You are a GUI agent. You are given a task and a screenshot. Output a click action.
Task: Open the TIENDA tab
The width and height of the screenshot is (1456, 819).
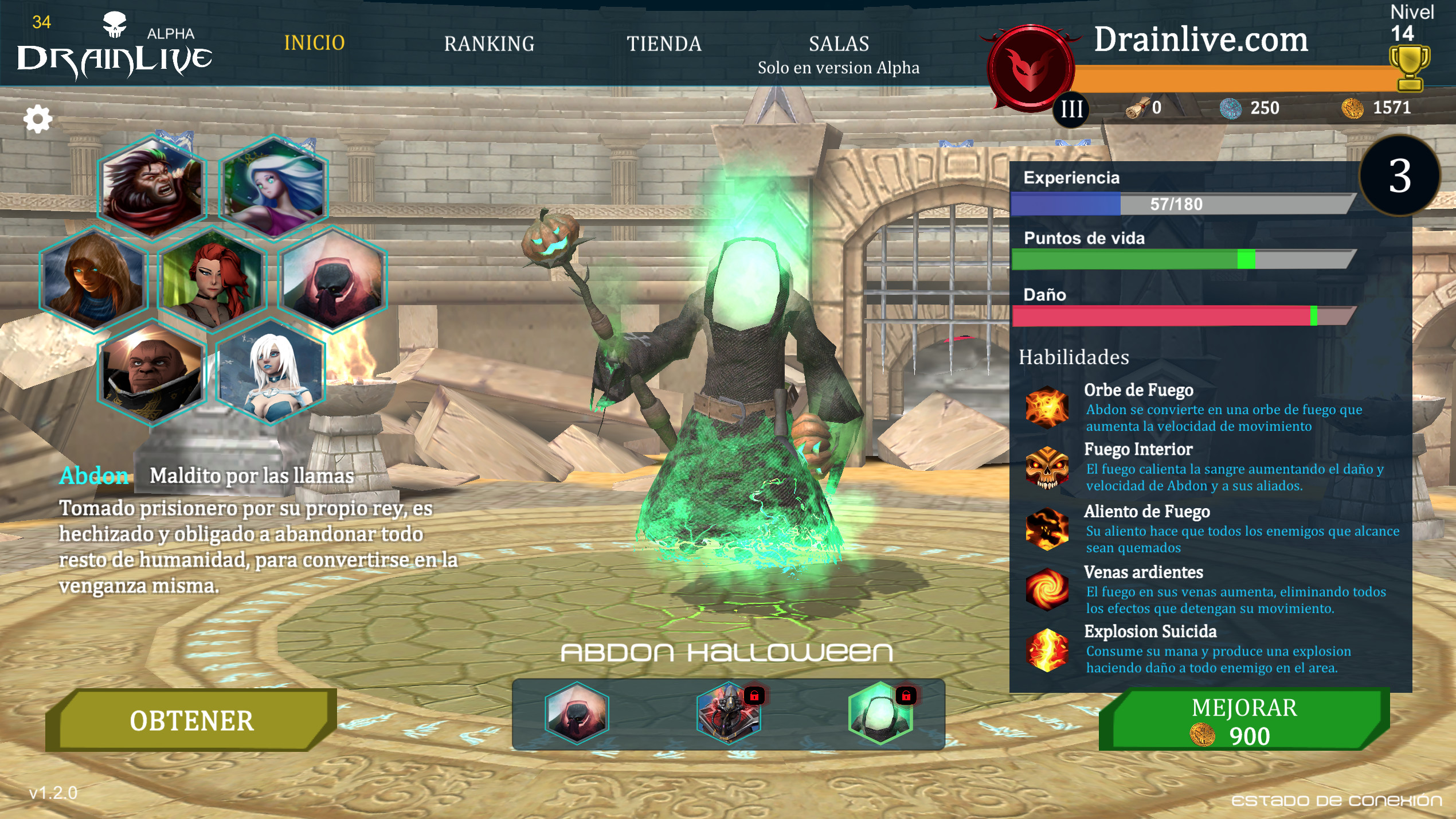pos(664,44)
